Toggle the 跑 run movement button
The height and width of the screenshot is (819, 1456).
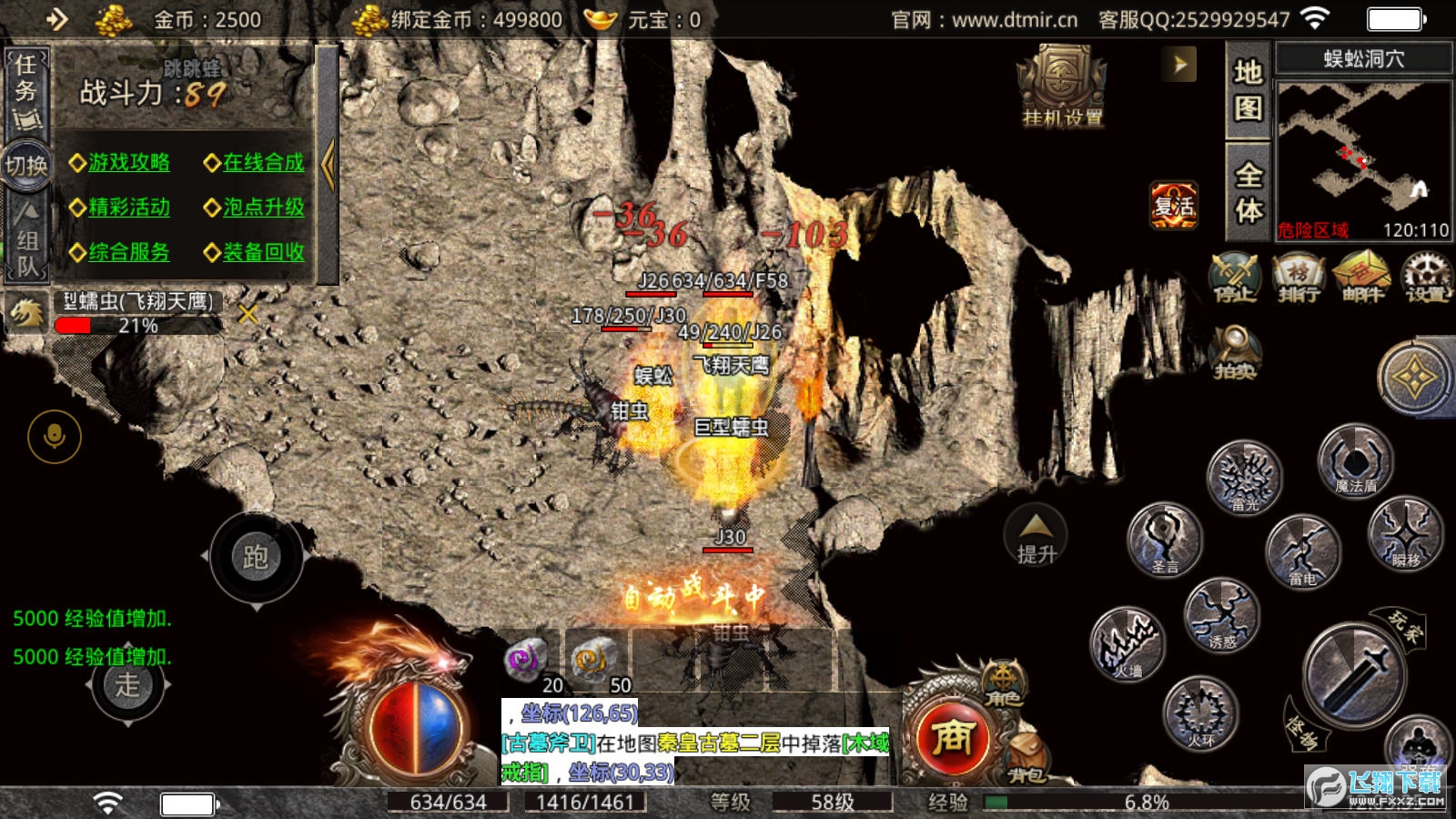(x=256, y=557)
